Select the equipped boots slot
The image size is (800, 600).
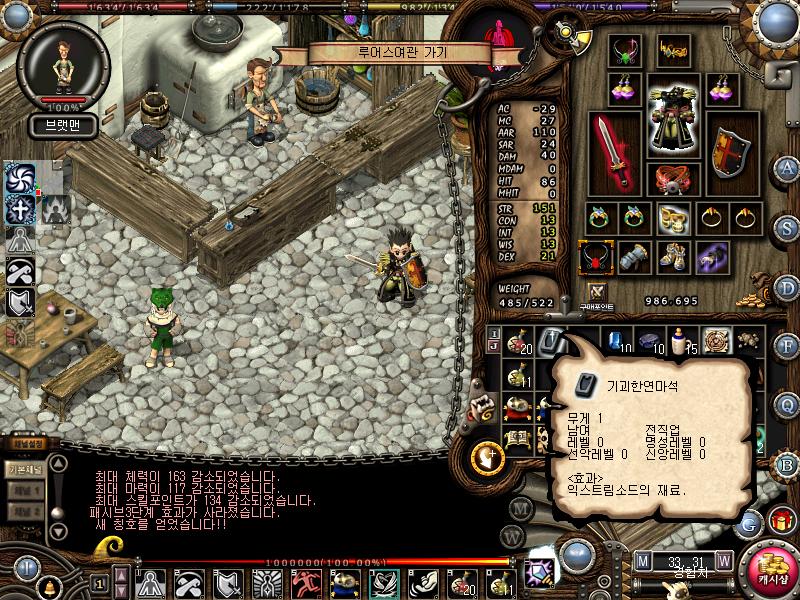[671, 257]
